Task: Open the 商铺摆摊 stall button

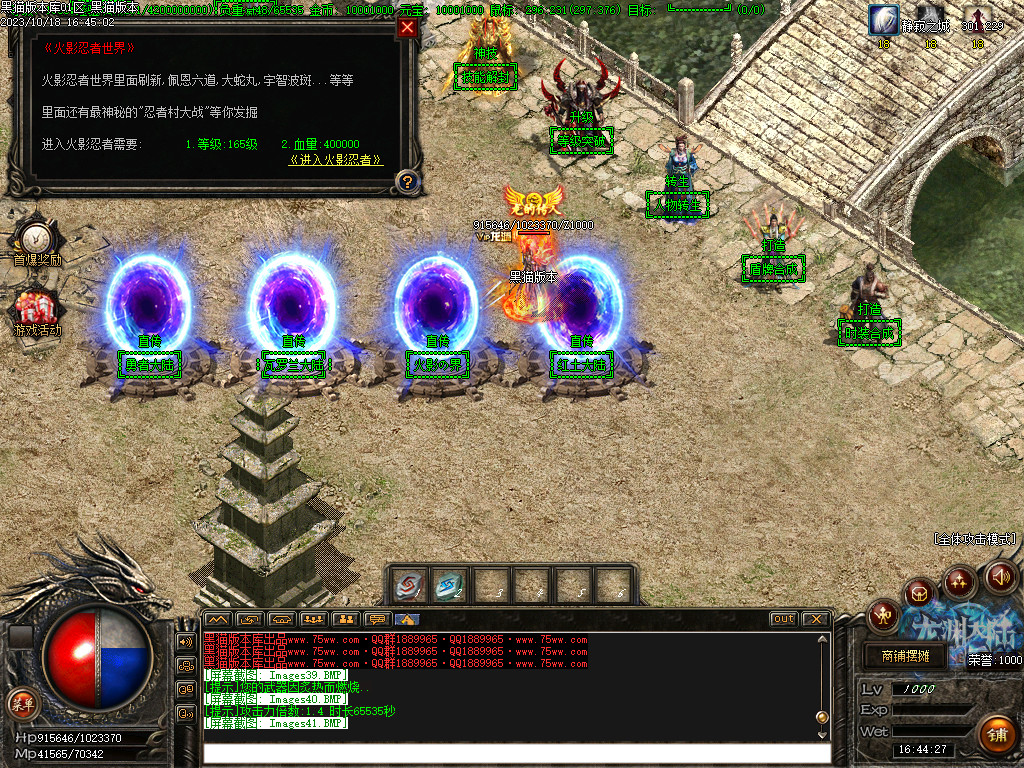Action: (905, 657)
